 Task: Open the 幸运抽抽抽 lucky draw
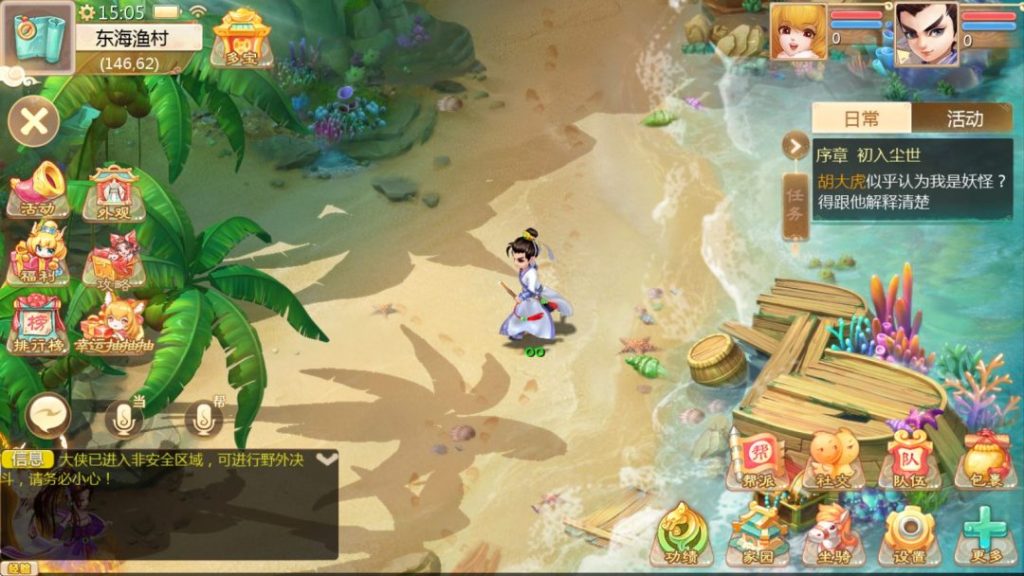[x=113, y=324]
